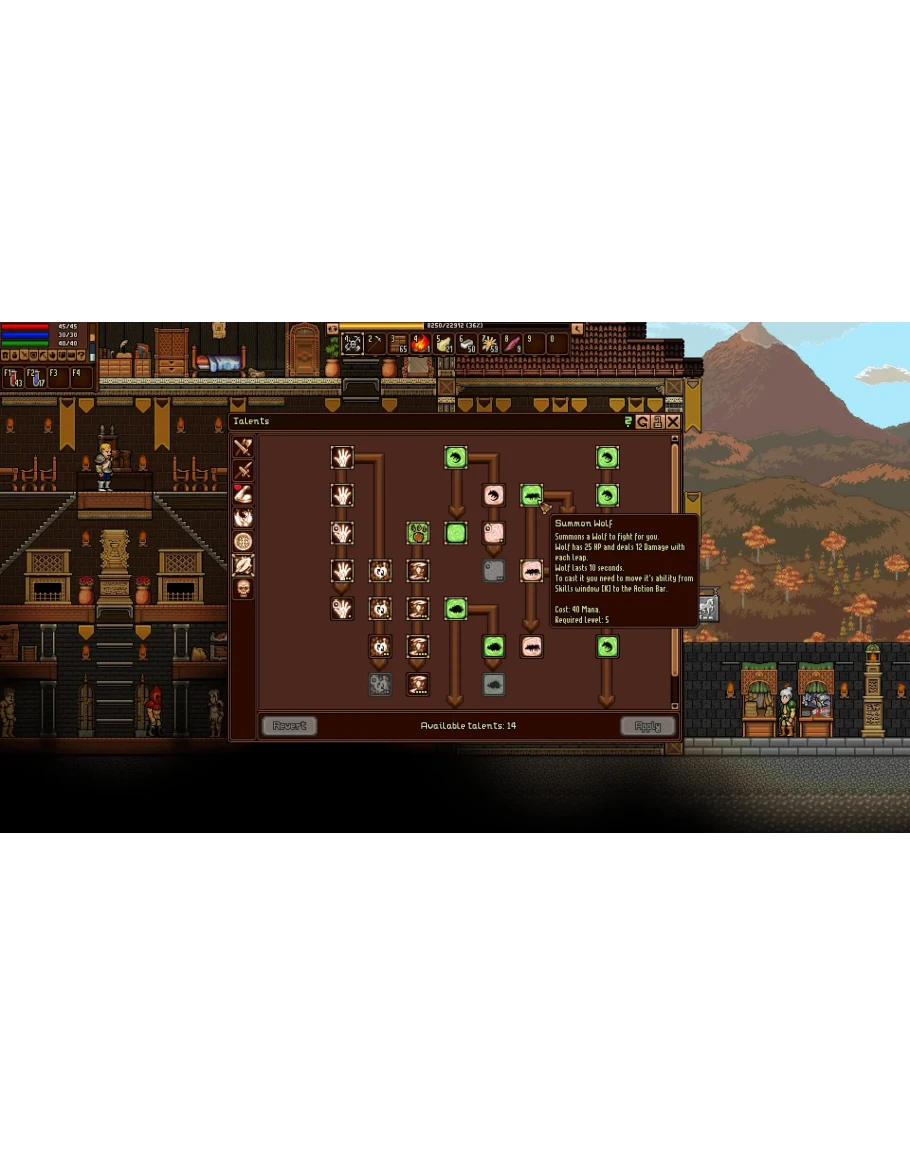Open the flexed arm with heart talent tab

click(243, 494)
